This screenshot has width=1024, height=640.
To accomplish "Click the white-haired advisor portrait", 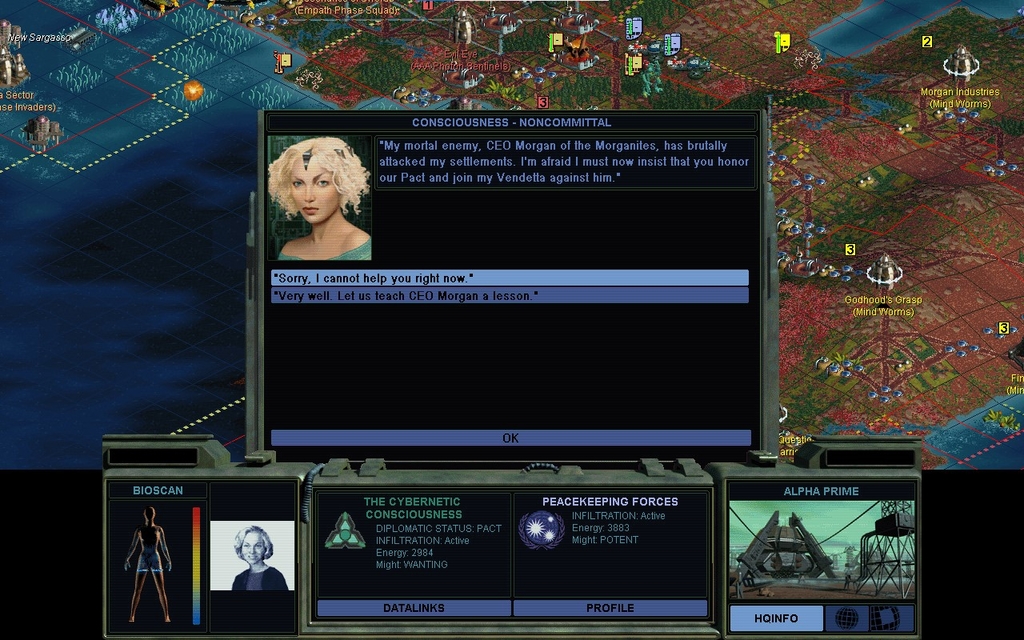I will (x=252, y=555).
